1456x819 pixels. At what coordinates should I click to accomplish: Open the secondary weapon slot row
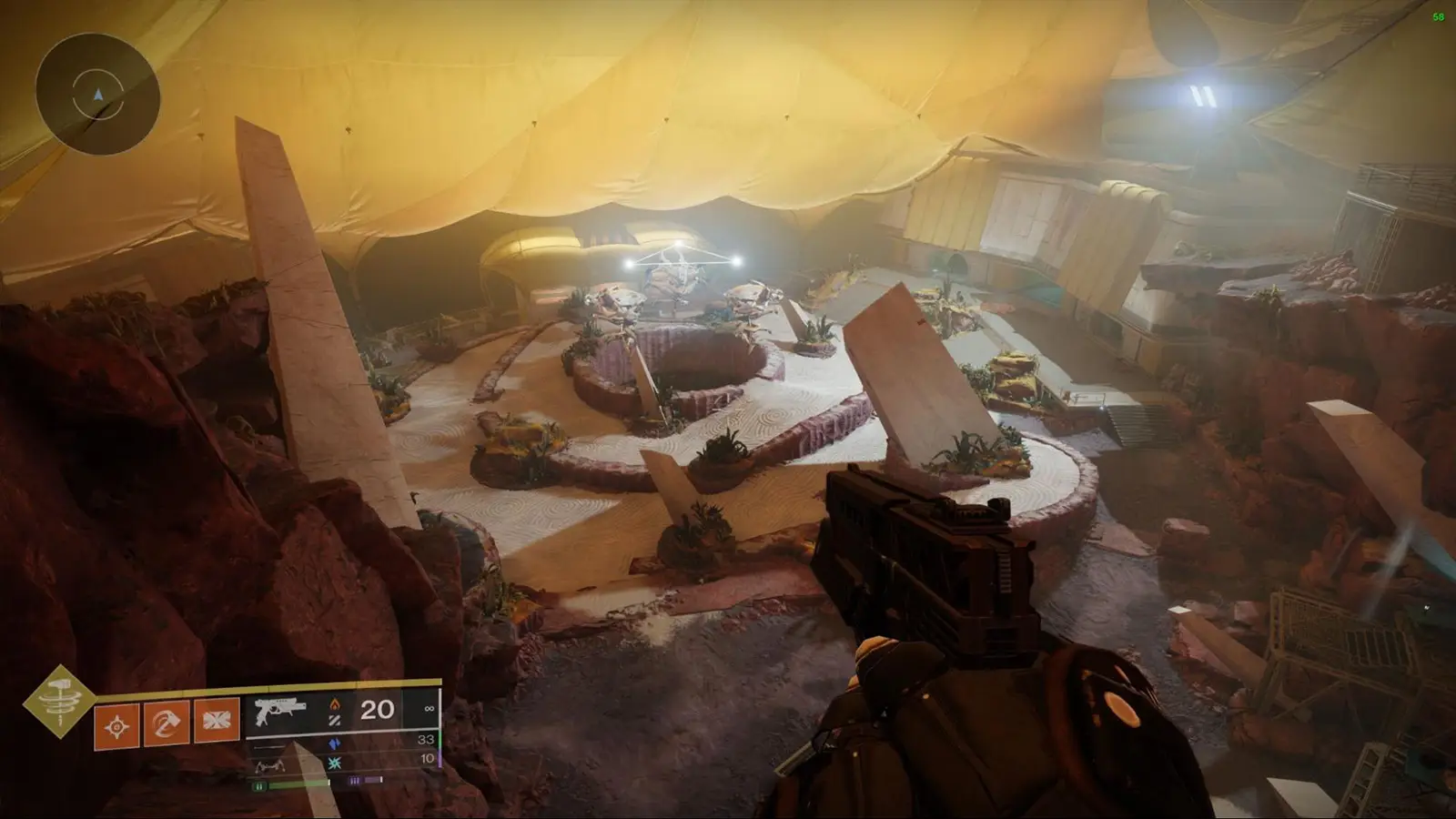(x=268, y=748)
